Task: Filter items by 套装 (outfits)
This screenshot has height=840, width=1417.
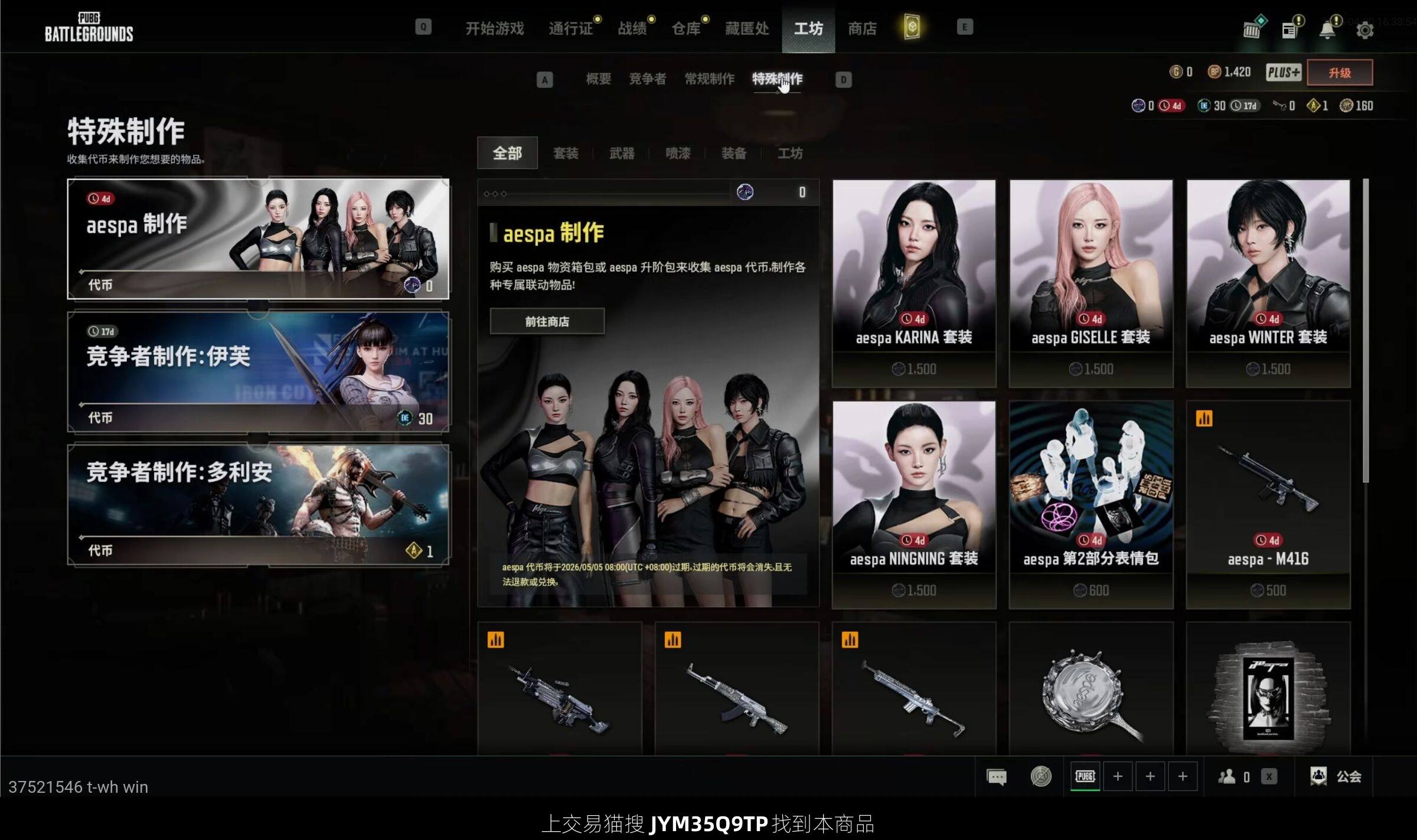Action: 566,153
